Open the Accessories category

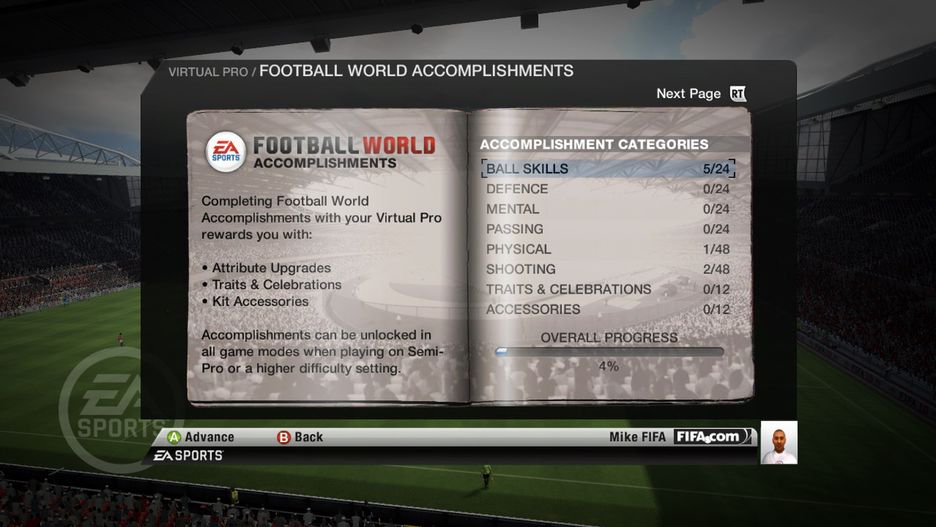[607, 309]
